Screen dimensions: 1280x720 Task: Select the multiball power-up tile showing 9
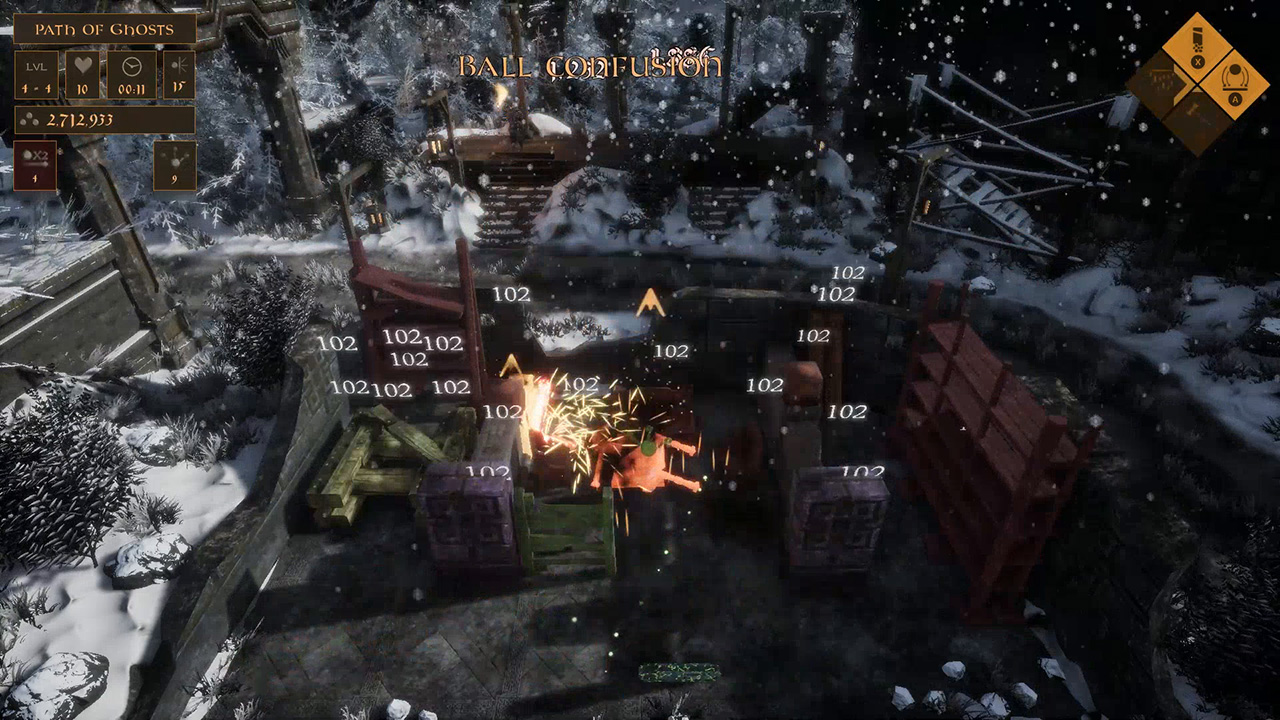[x=174, y=164]
